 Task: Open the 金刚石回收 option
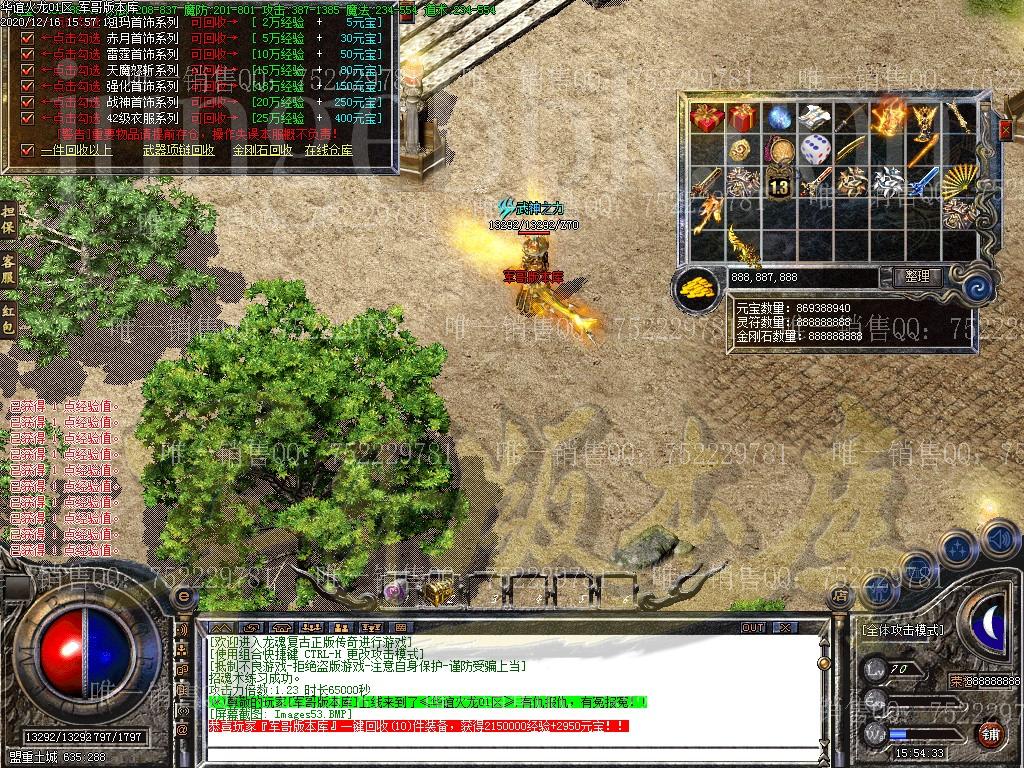pos(262,150)
